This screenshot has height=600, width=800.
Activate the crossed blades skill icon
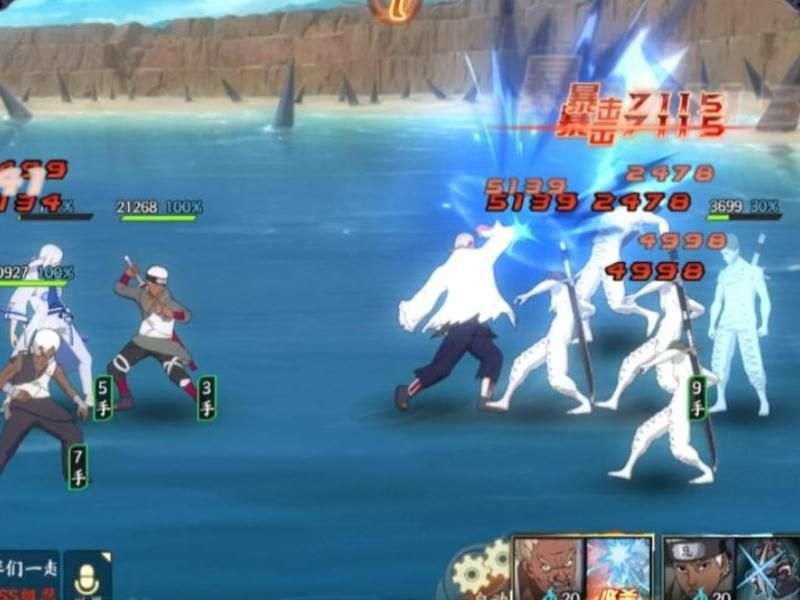(768, 569)
